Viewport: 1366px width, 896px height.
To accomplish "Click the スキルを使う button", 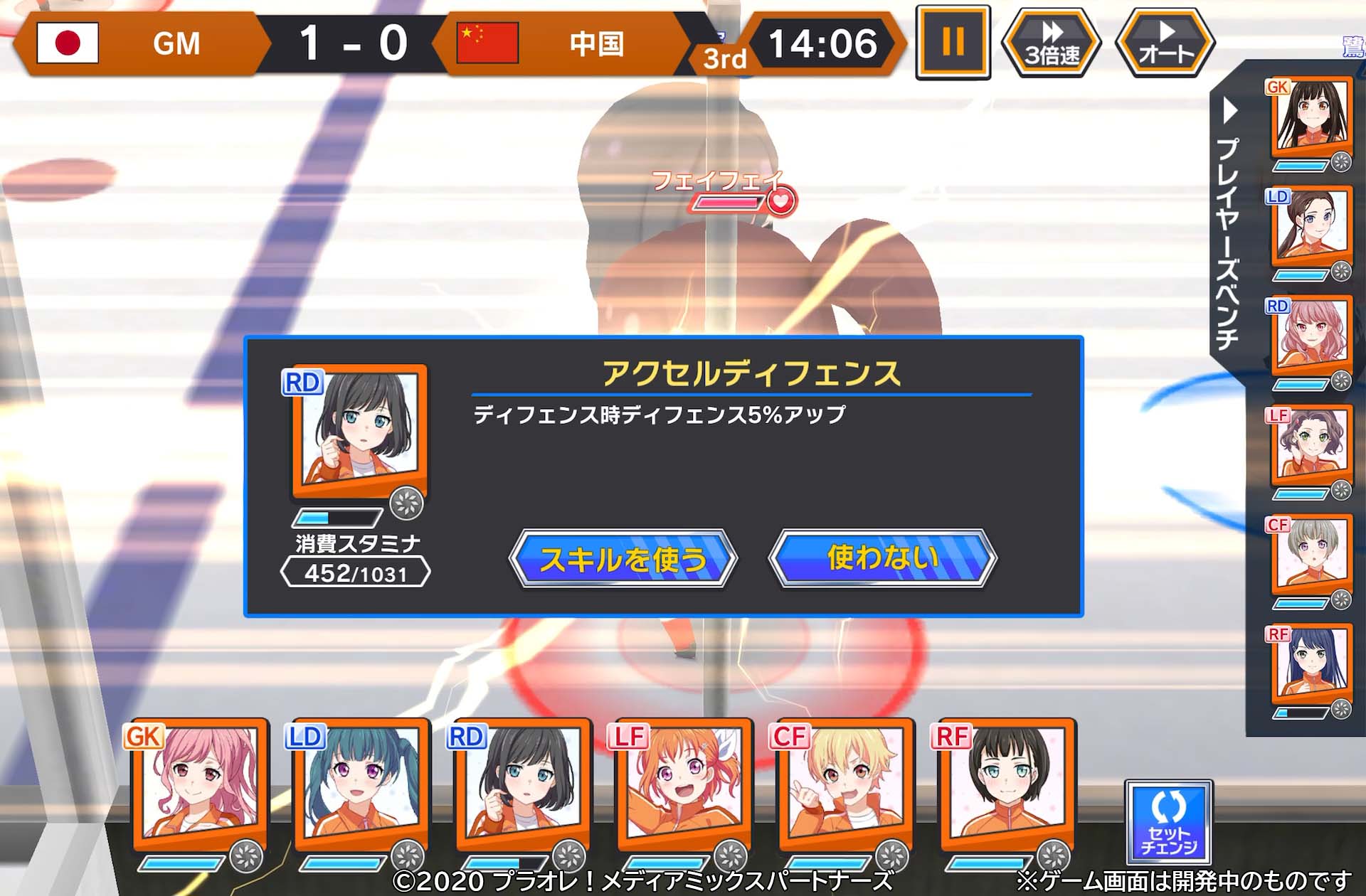I will tap(625, 559).
